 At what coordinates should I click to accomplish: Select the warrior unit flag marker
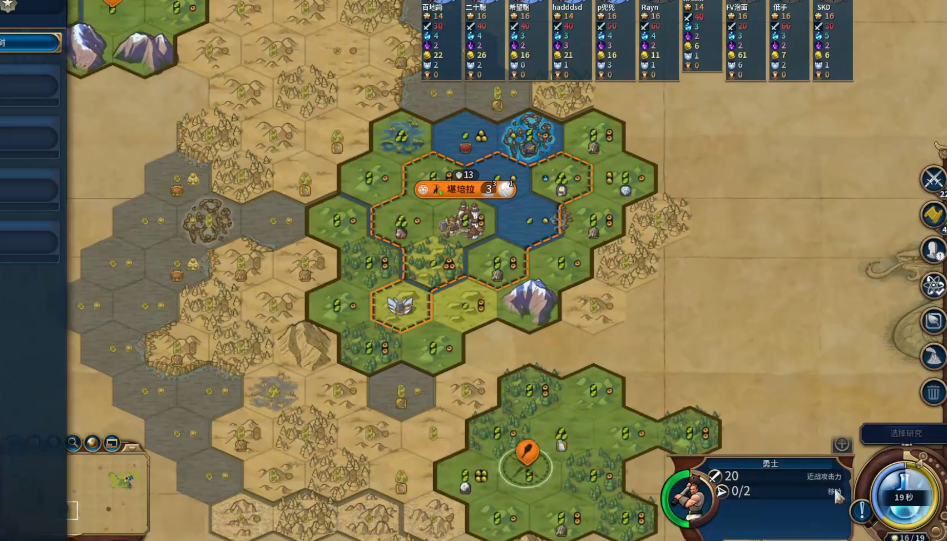(x=527, y=454)
